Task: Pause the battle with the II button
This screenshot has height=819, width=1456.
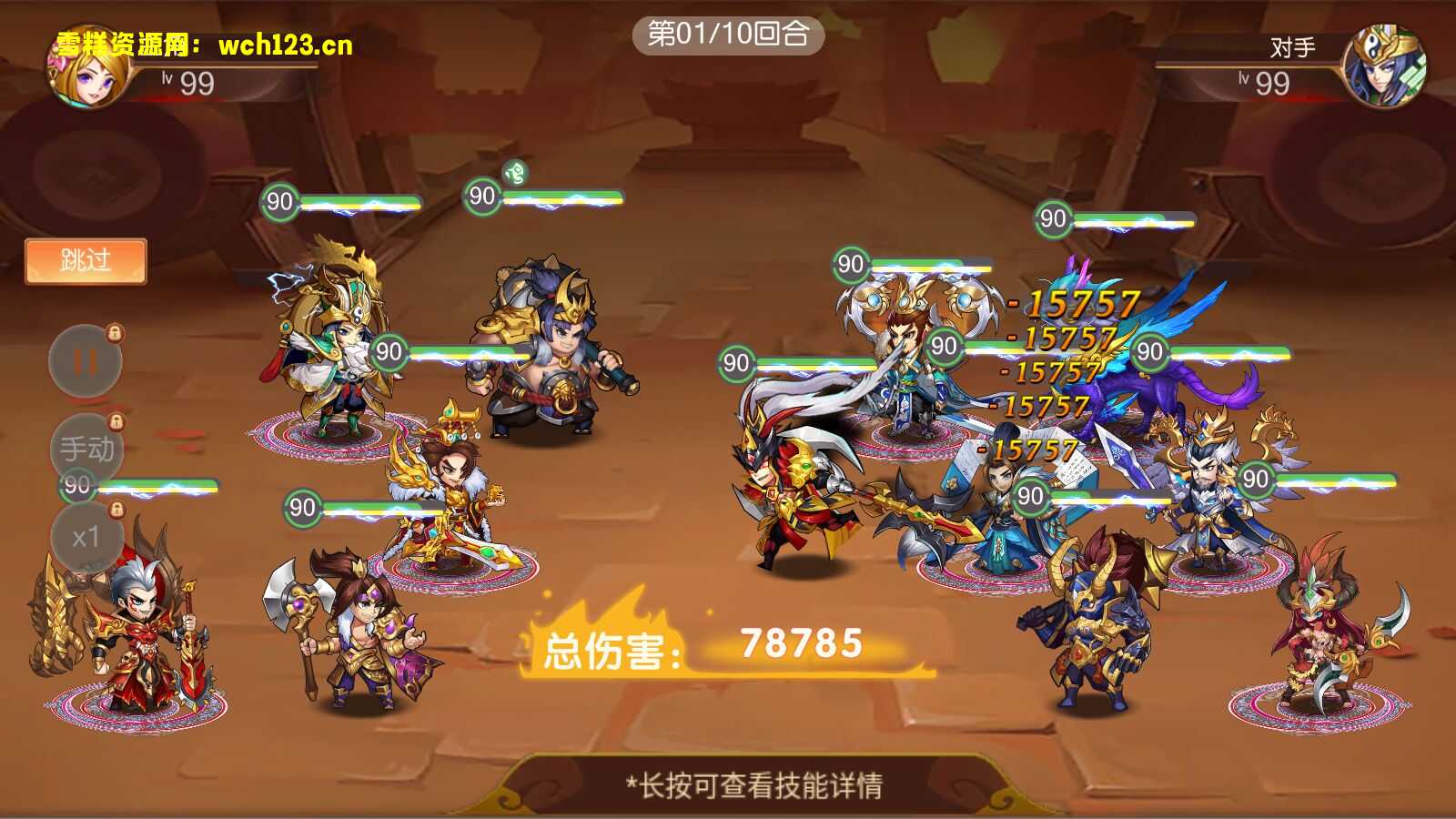Action: [x=84, y=359]
